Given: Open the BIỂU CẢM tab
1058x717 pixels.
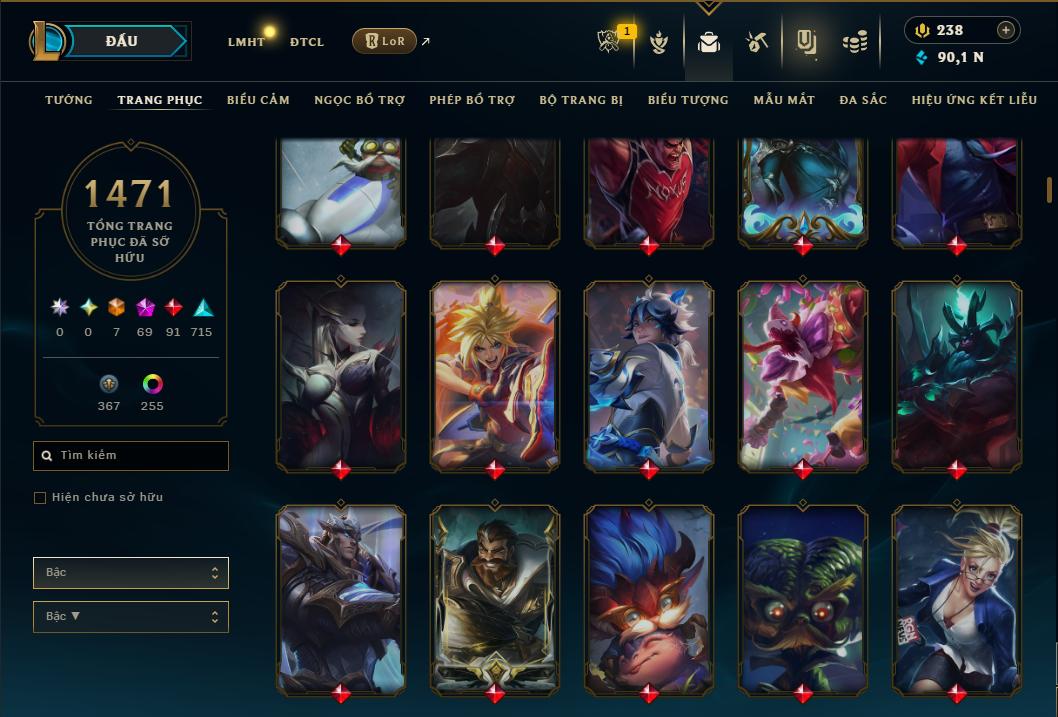Looking at the screenshot, I should tap(258, 100).
